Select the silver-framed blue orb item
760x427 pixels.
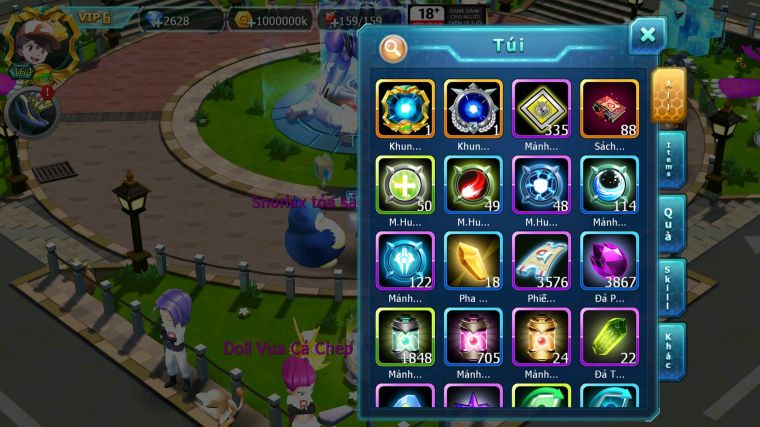[473, 108]
